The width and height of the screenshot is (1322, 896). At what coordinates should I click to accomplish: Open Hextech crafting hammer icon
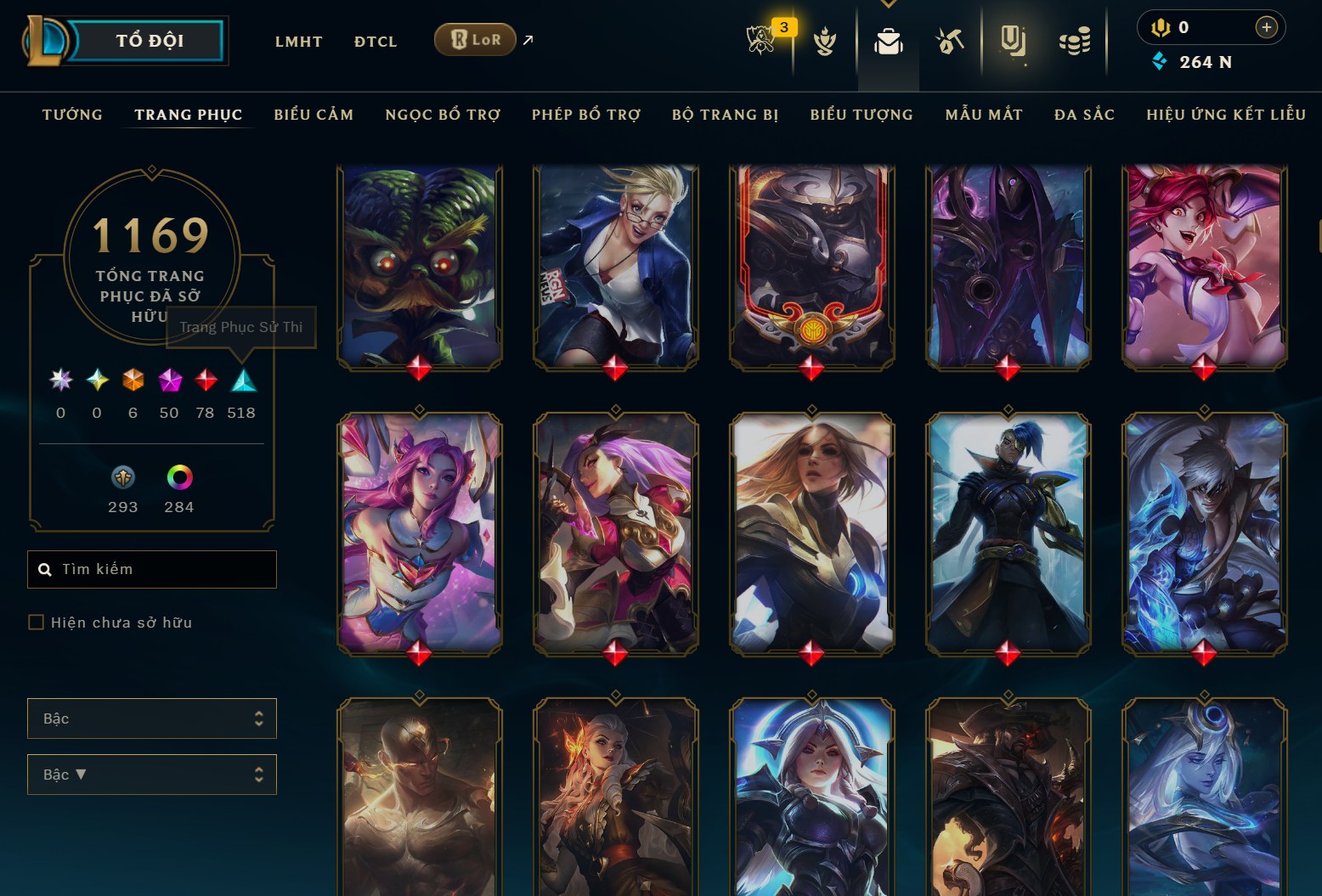coord(950,40)
